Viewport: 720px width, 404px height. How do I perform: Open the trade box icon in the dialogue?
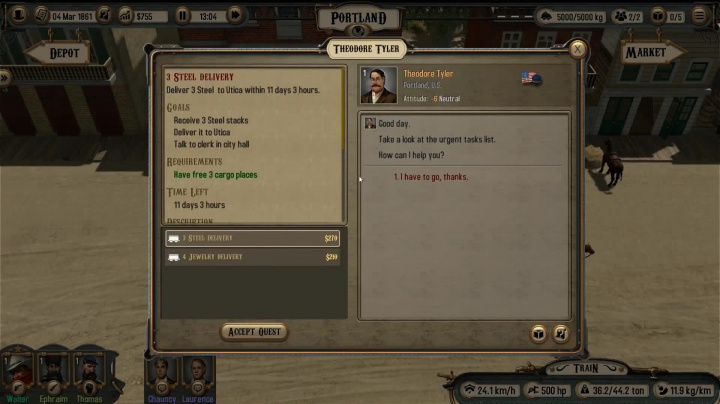point(538,334)
